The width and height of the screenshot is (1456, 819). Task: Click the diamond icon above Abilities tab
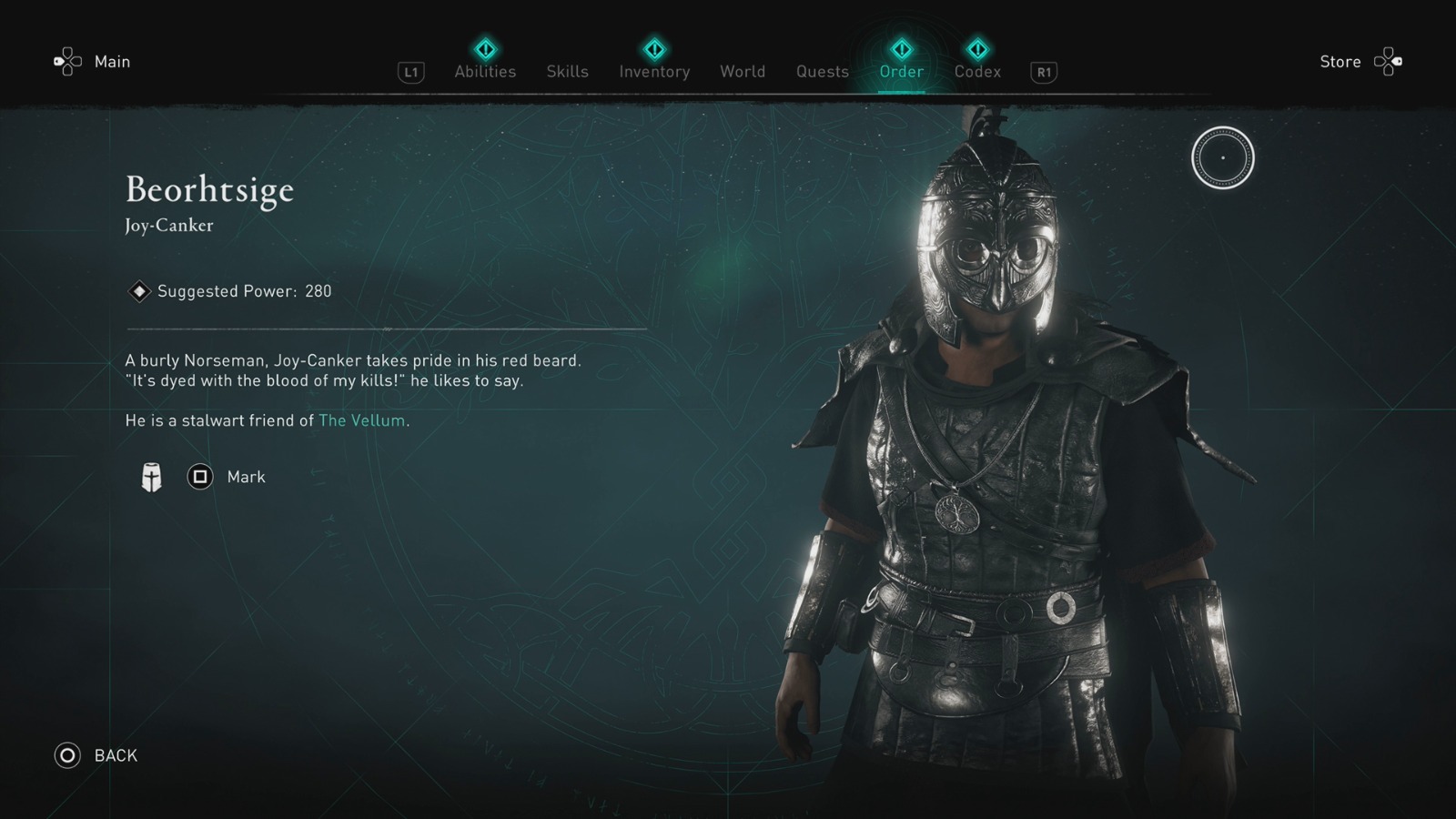[485, 50]
